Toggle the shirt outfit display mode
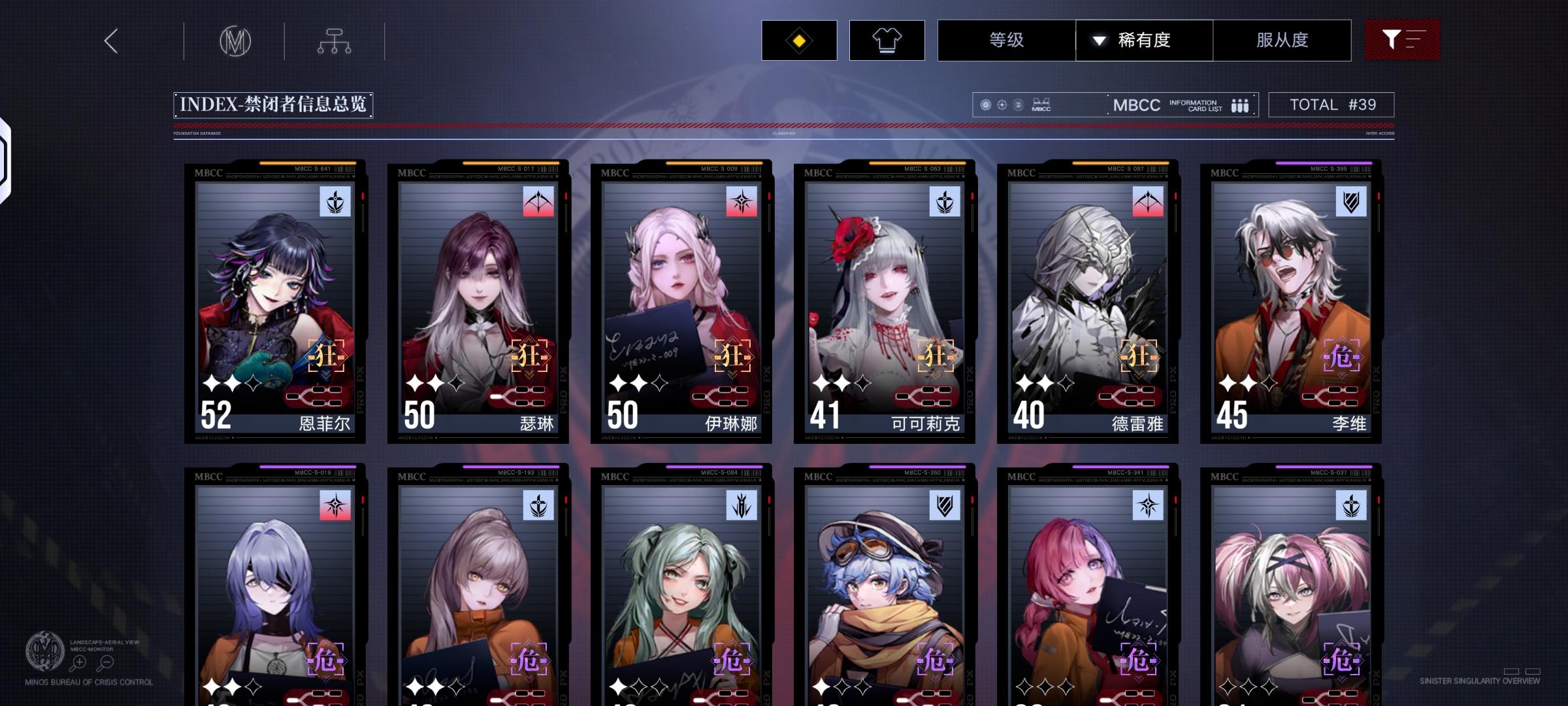Viewport: 1568px width, 706px height. 887,40
